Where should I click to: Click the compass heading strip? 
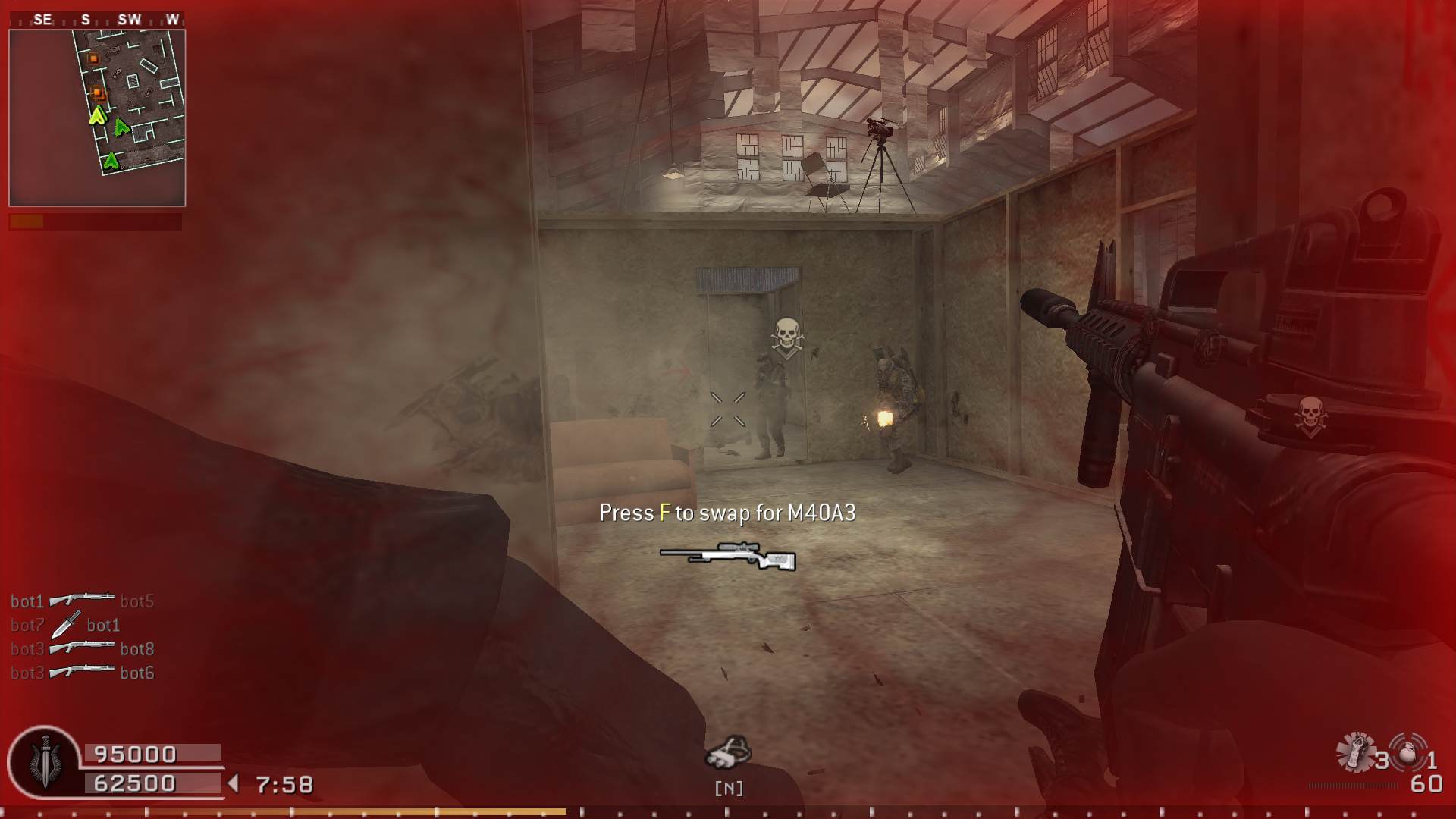click(97, 20)
